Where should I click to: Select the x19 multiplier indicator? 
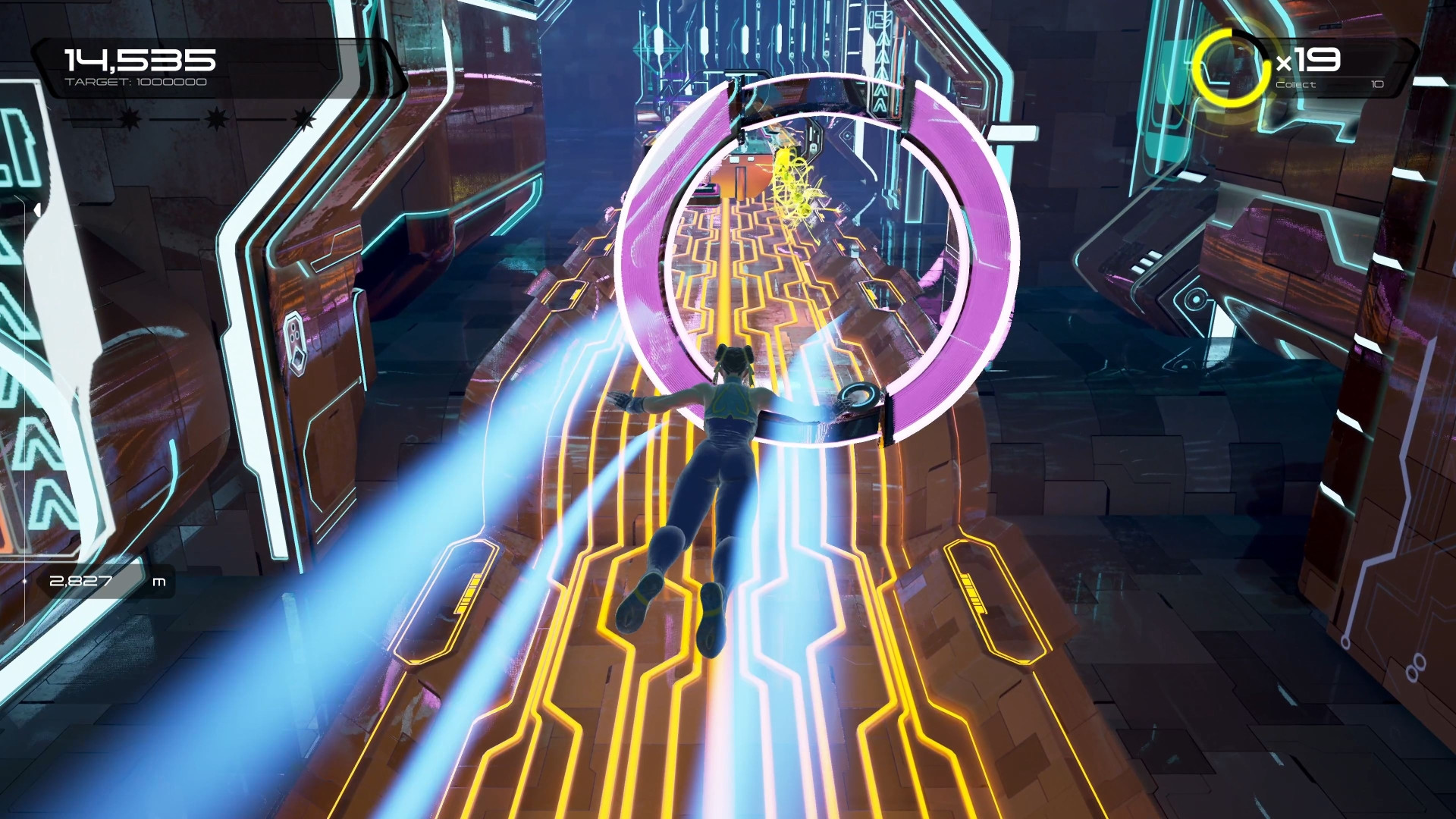coord(1308,58)
